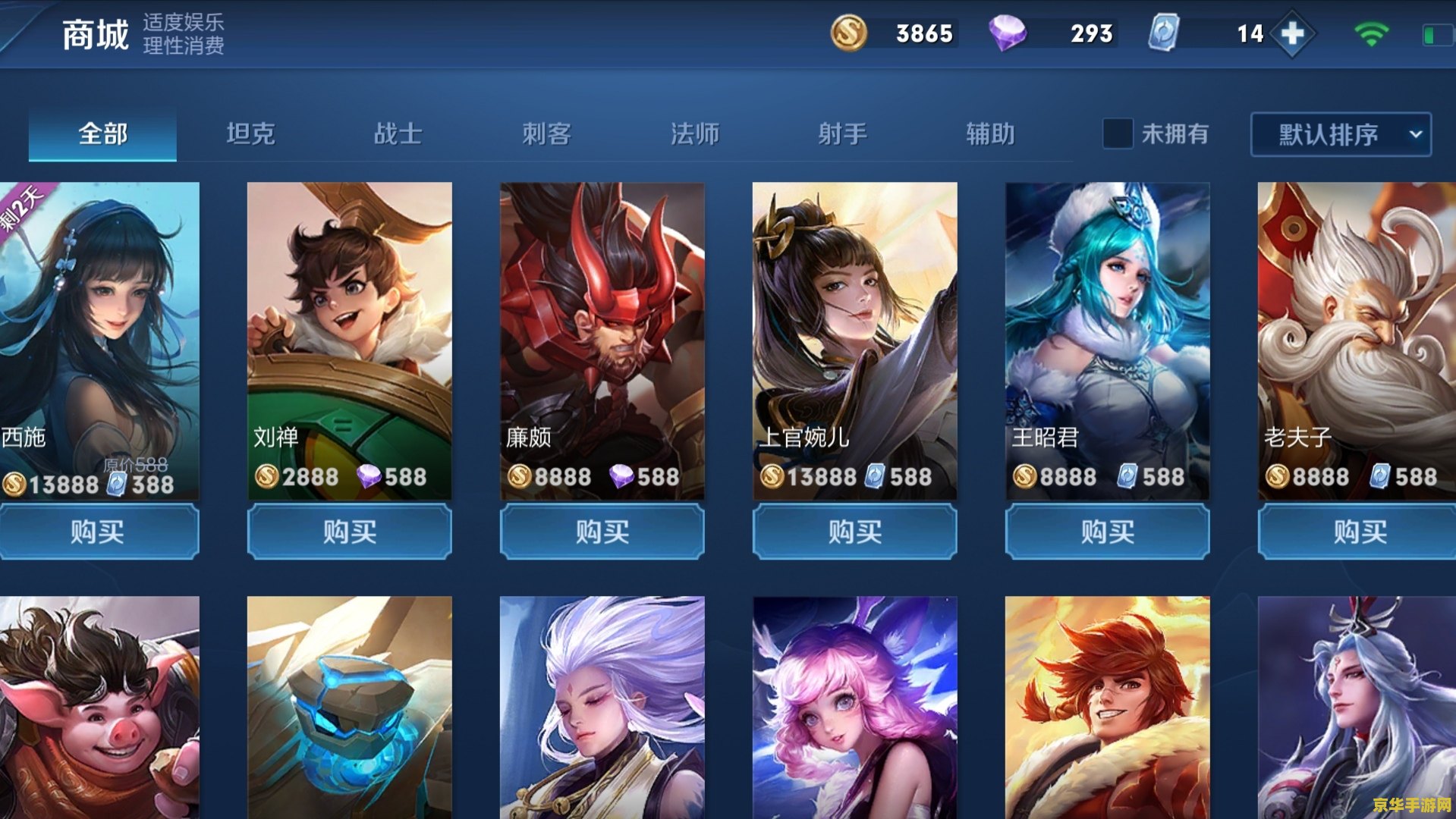Screen dimensions: 1456x819
Task: Open the 默认排序 sort dropdown
Action: [x=1341, y=134]
